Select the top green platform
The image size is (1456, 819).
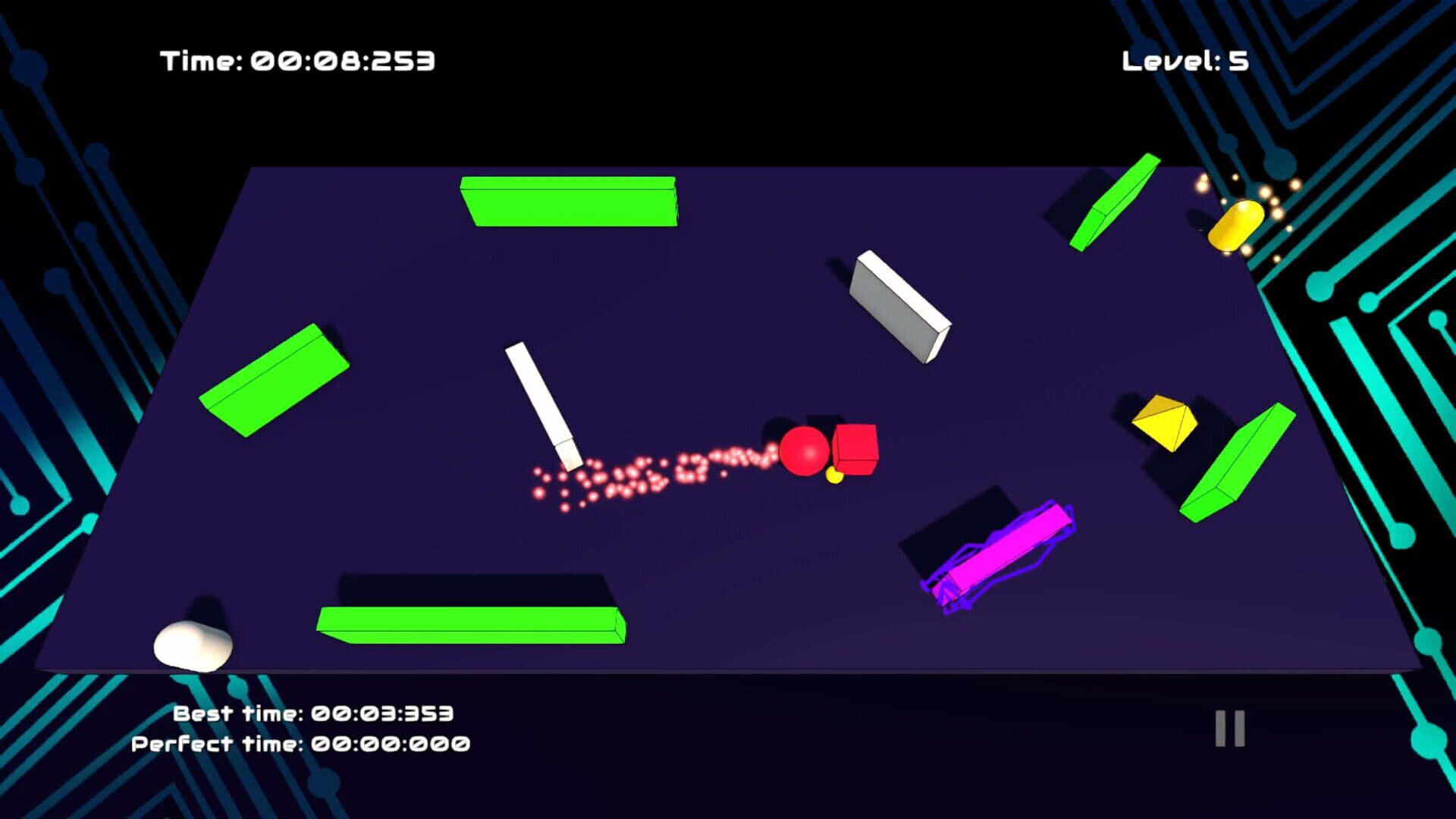coord(570,201)
